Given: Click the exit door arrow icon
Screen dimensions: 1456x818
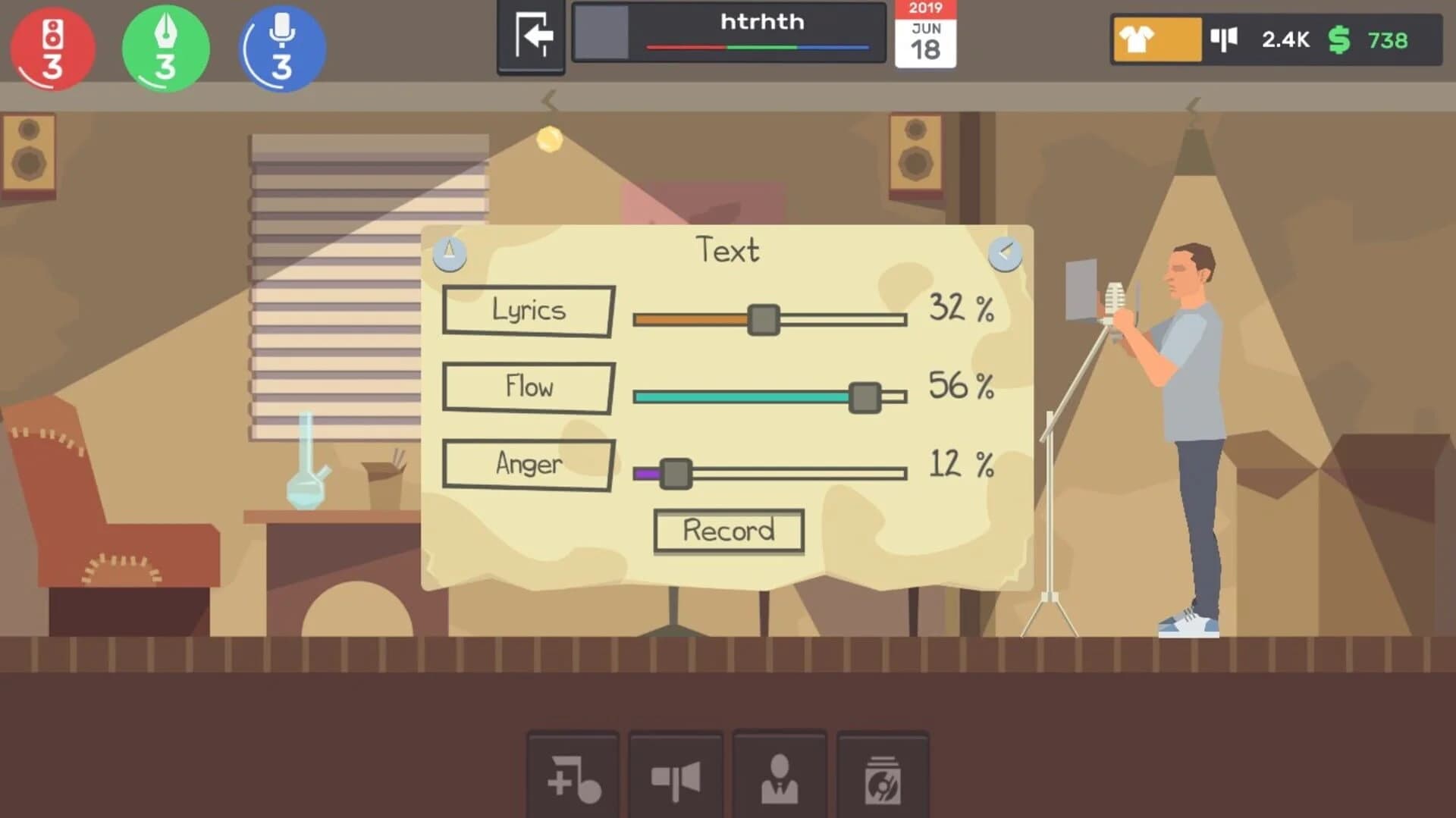Looking at the screenshot, I should click(529, 36).
